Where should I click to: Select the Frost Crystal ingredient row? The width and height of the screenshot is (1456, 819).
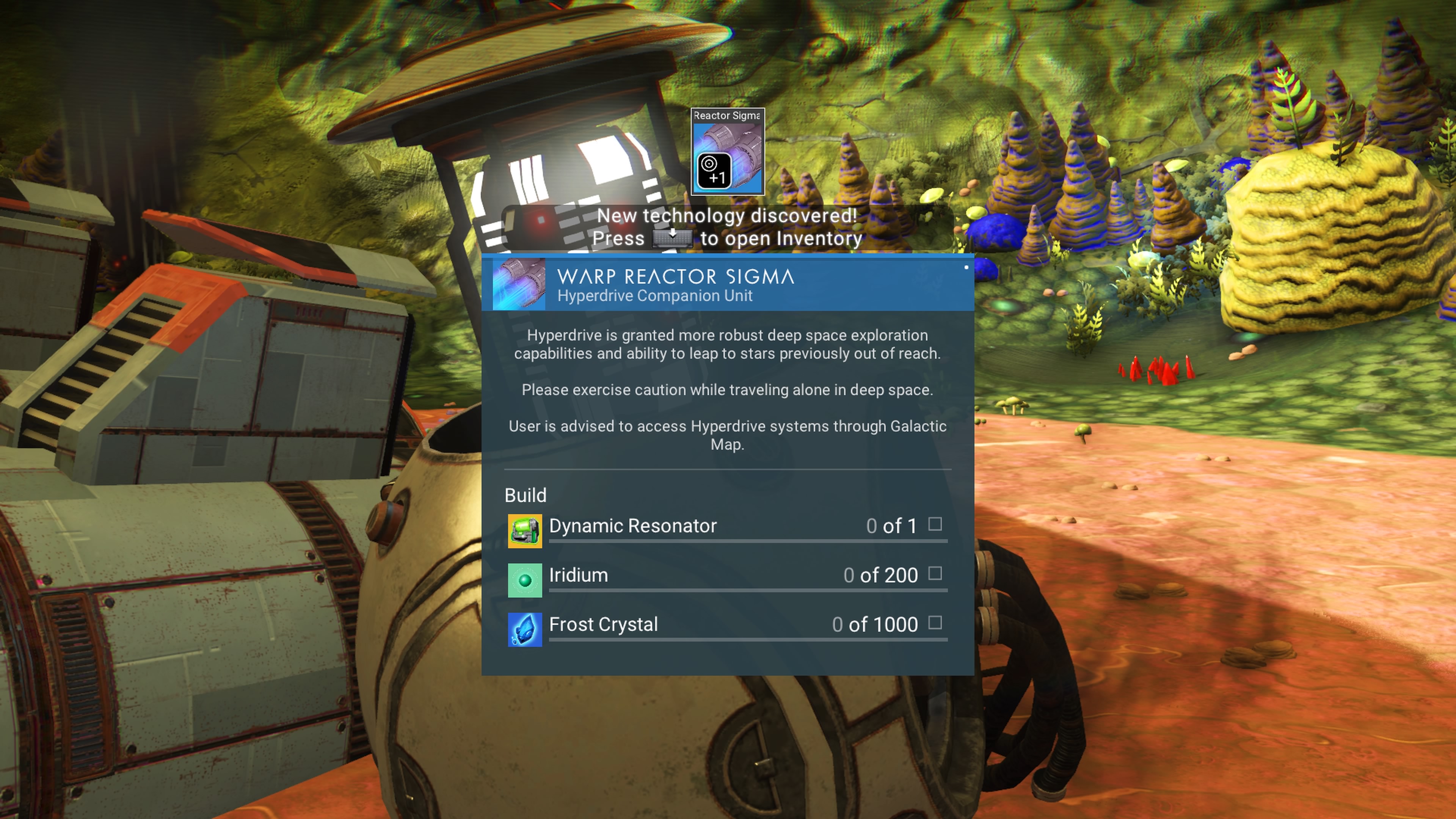coord(727,625)
